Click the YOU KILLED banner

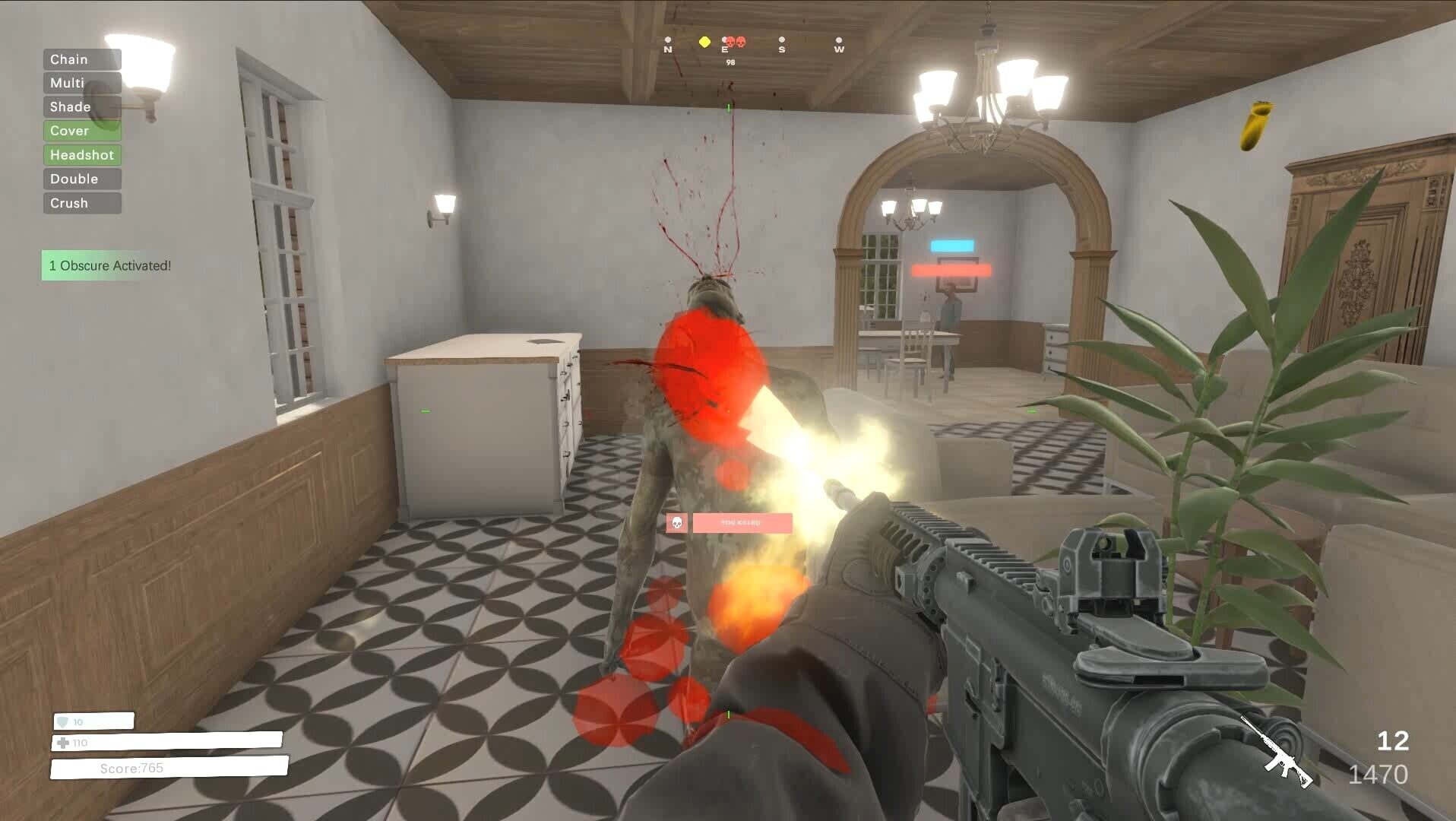point(740,524)
